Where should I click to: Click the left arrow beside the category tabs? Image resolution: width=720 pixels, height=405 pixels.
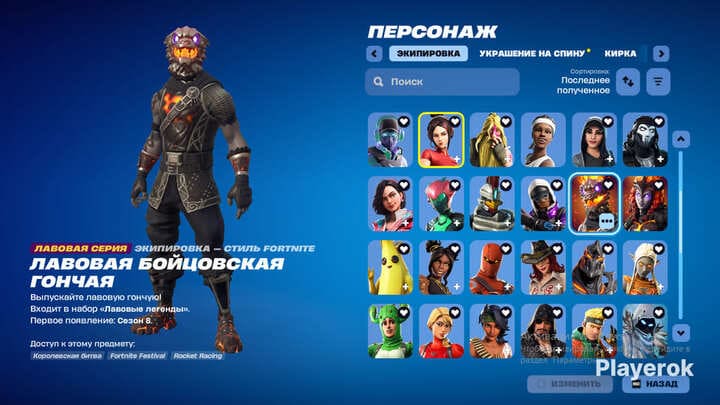pos(374,53)
